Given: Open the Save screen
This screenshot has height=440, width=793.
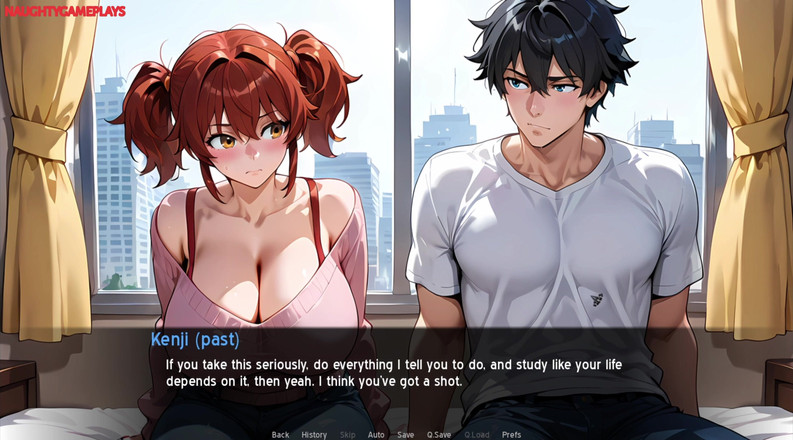Looking at the screenshot, I should (x=405, y=435).
